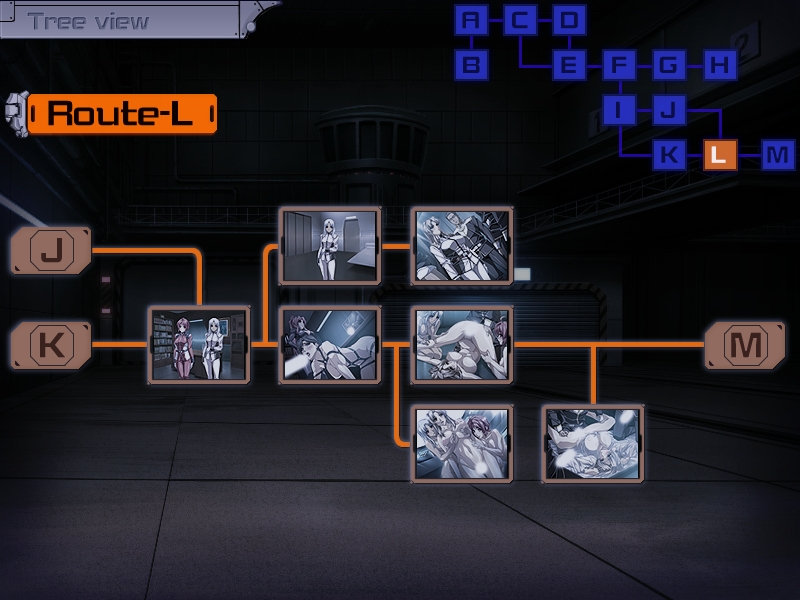Screen dimensions: 800x600
Task: View the lone figure in corridor scene
Action: 329,246
